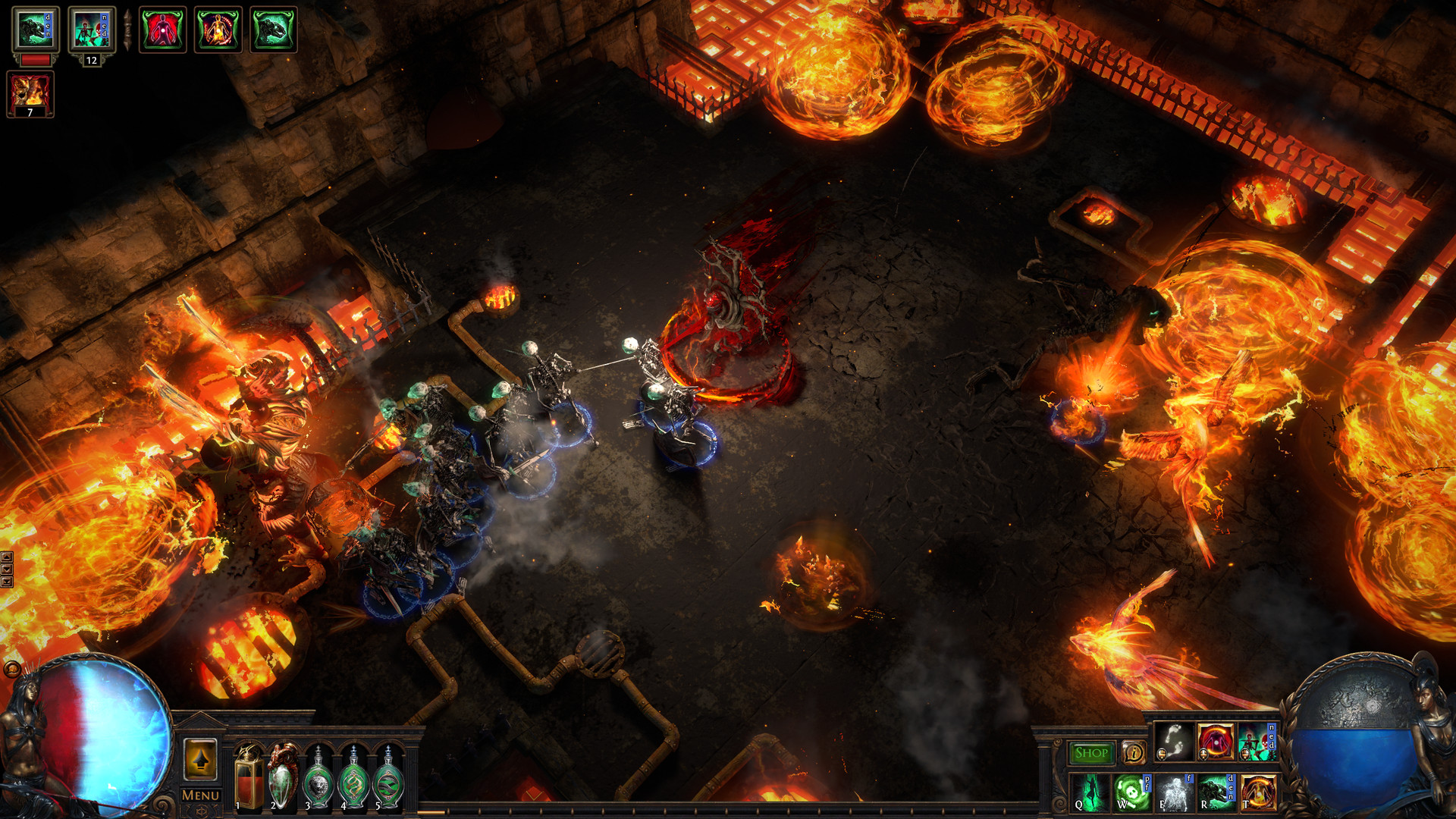
Task: Activate the green skill bound to Q
Action: pyautogui.click(x=1090, y=794)
